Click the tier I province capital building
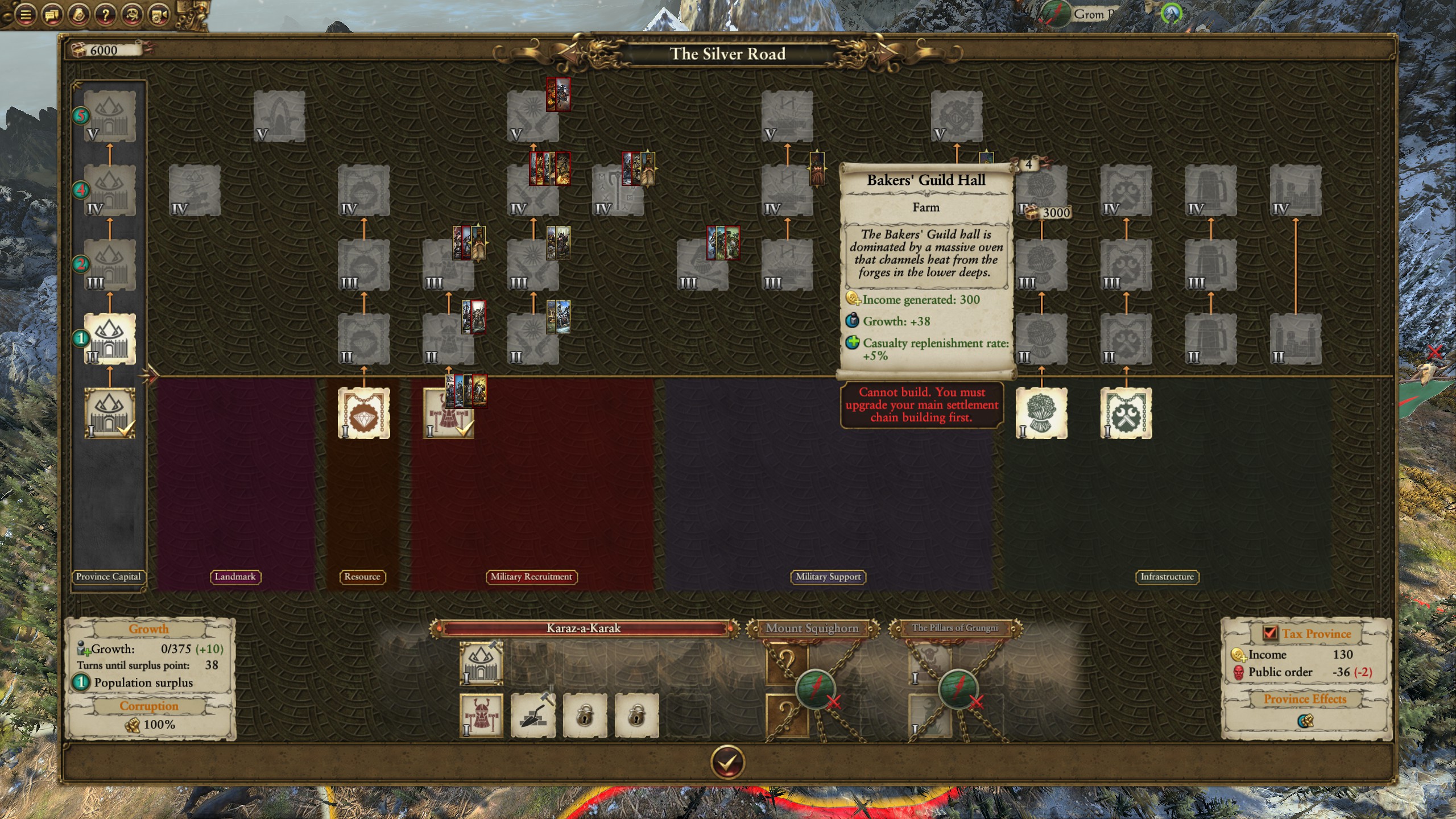The image size is (1456, 819). coord(110,413)
